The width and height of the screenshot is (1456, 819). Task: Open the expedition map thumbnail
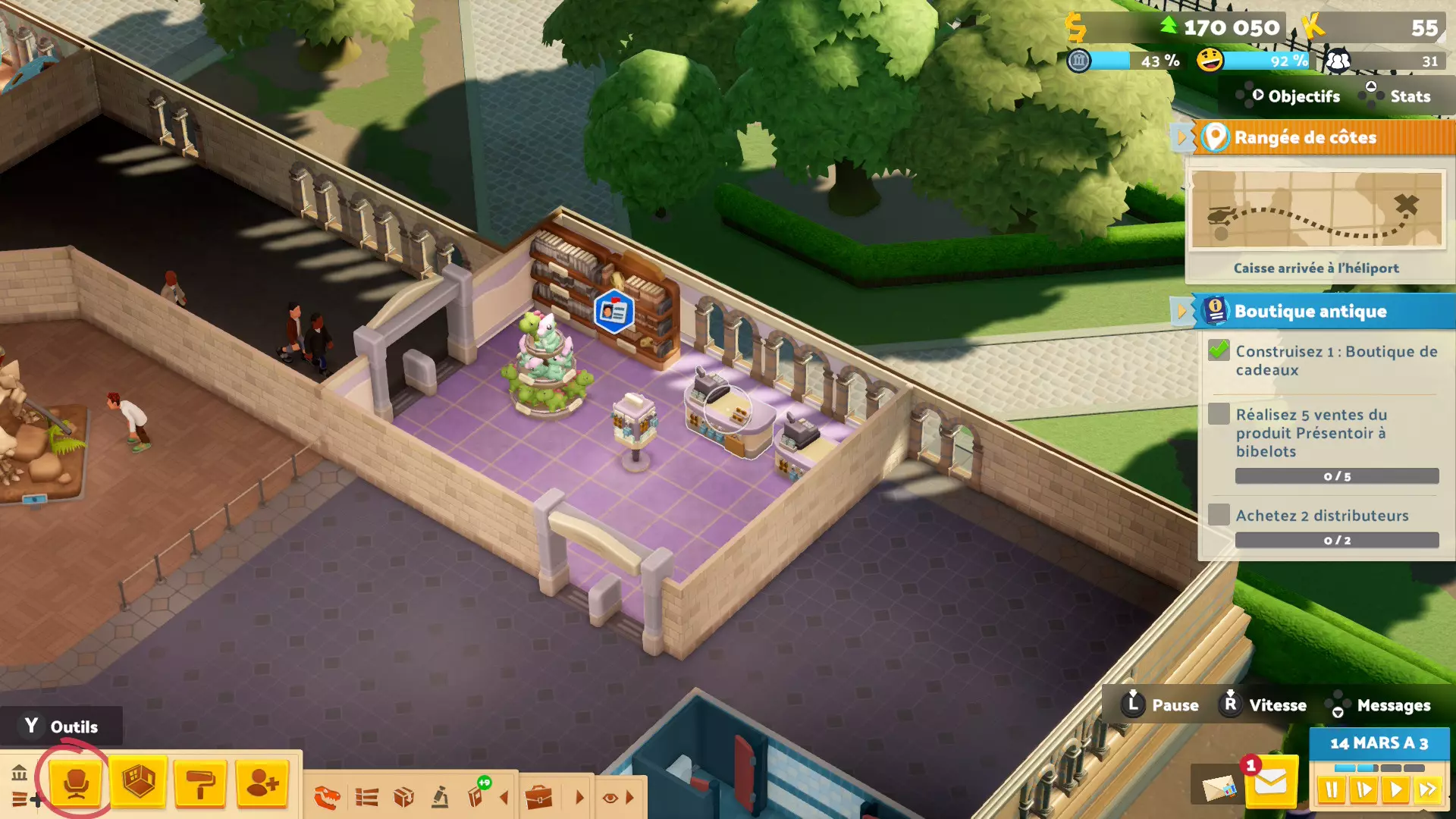(x=1316, y=210)
